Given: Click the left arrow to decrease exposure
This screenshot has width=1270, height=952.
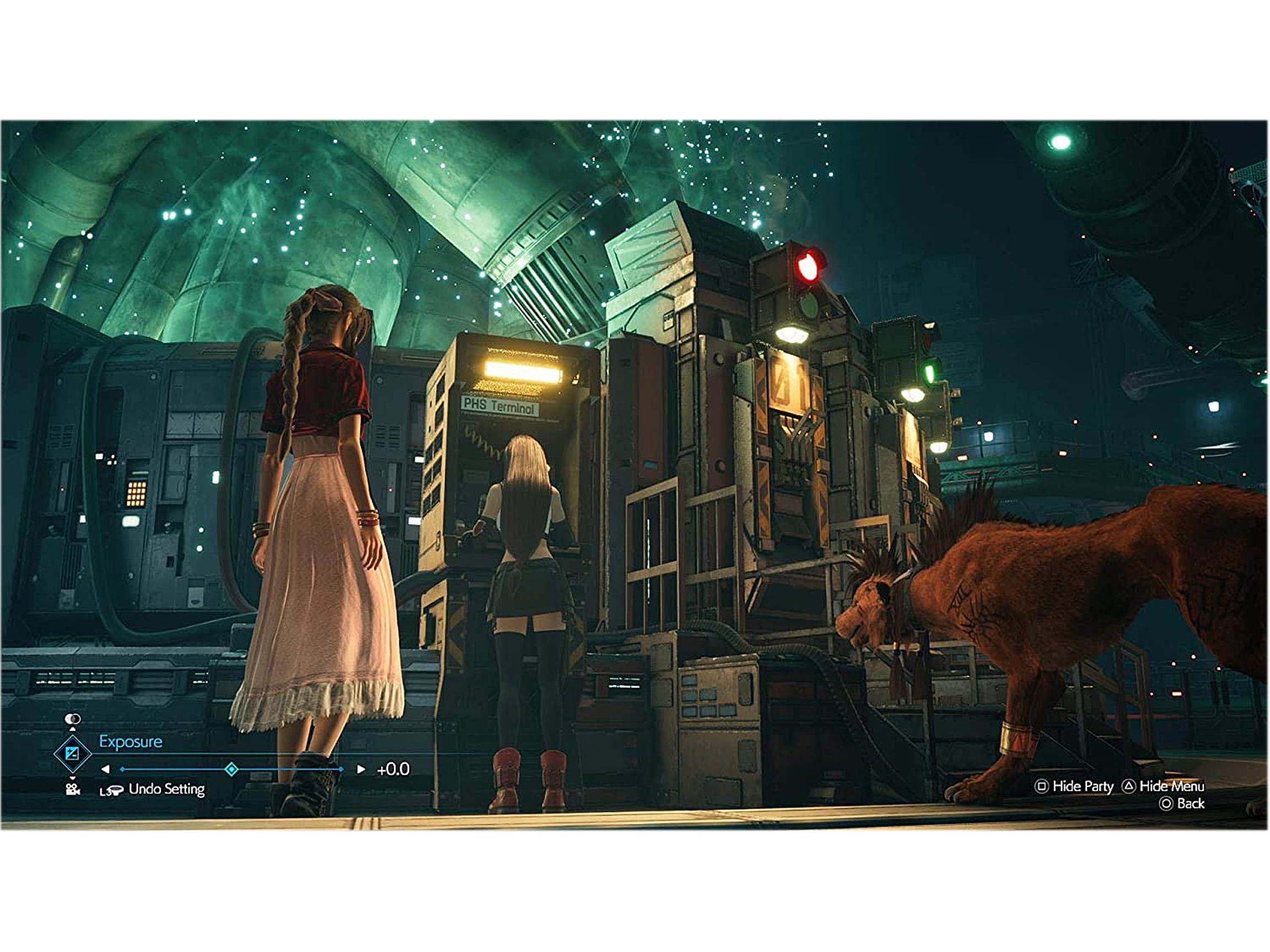Looking at the screenshot, I should click(106, 769).
